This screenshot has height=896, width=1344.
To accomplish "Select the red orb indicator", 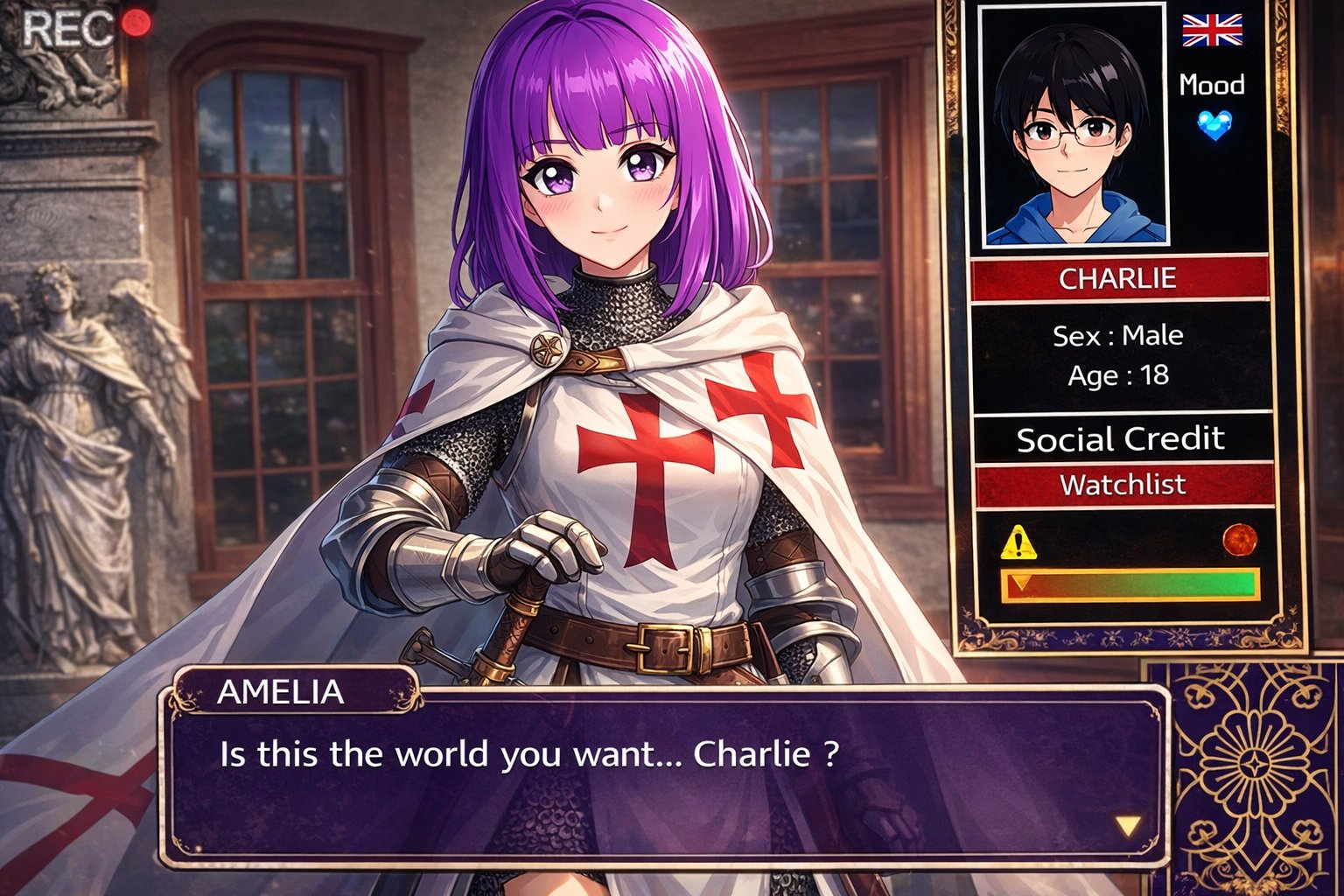I will point(1239,539).
